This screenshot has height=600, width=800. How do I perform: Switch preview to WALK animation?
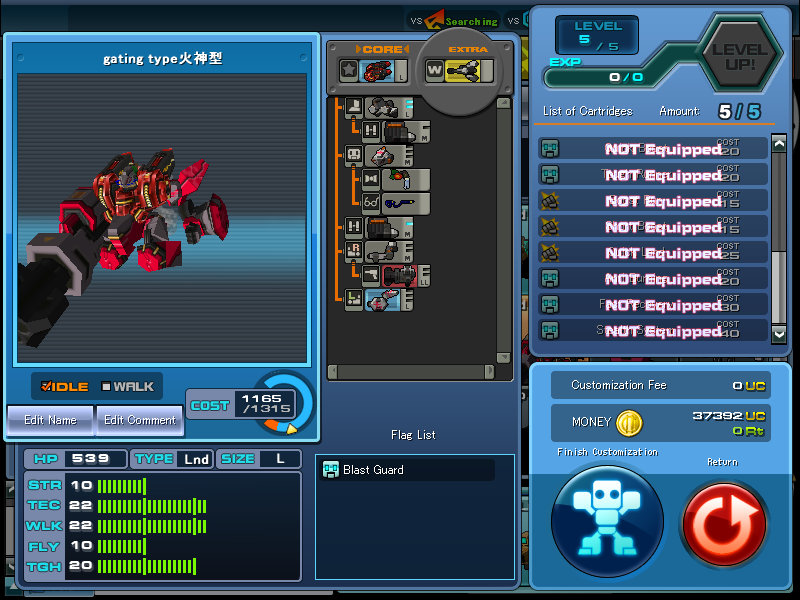(x=127, y=387)
